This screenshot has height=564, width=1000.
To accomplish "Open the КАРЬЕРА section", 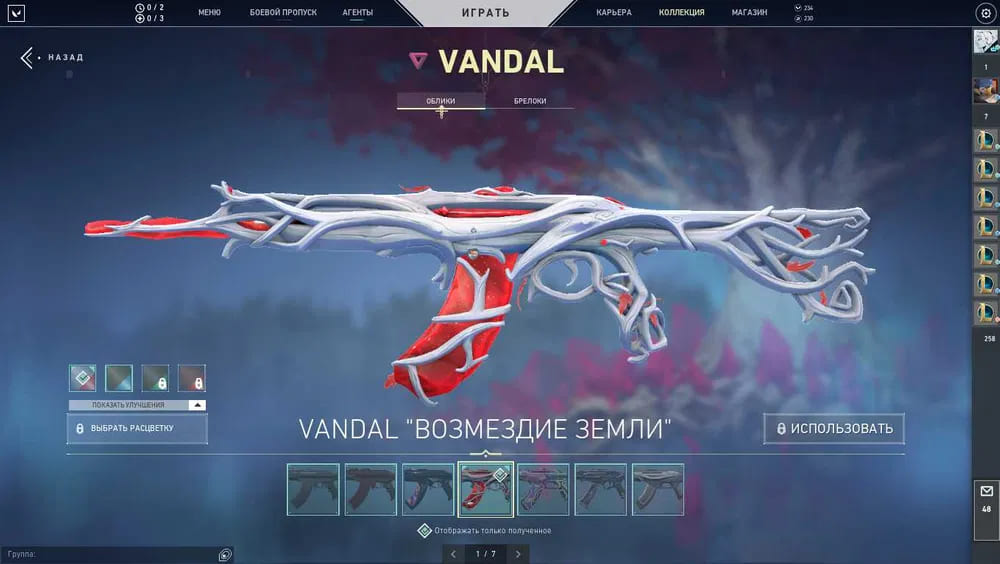I will 613,13.
